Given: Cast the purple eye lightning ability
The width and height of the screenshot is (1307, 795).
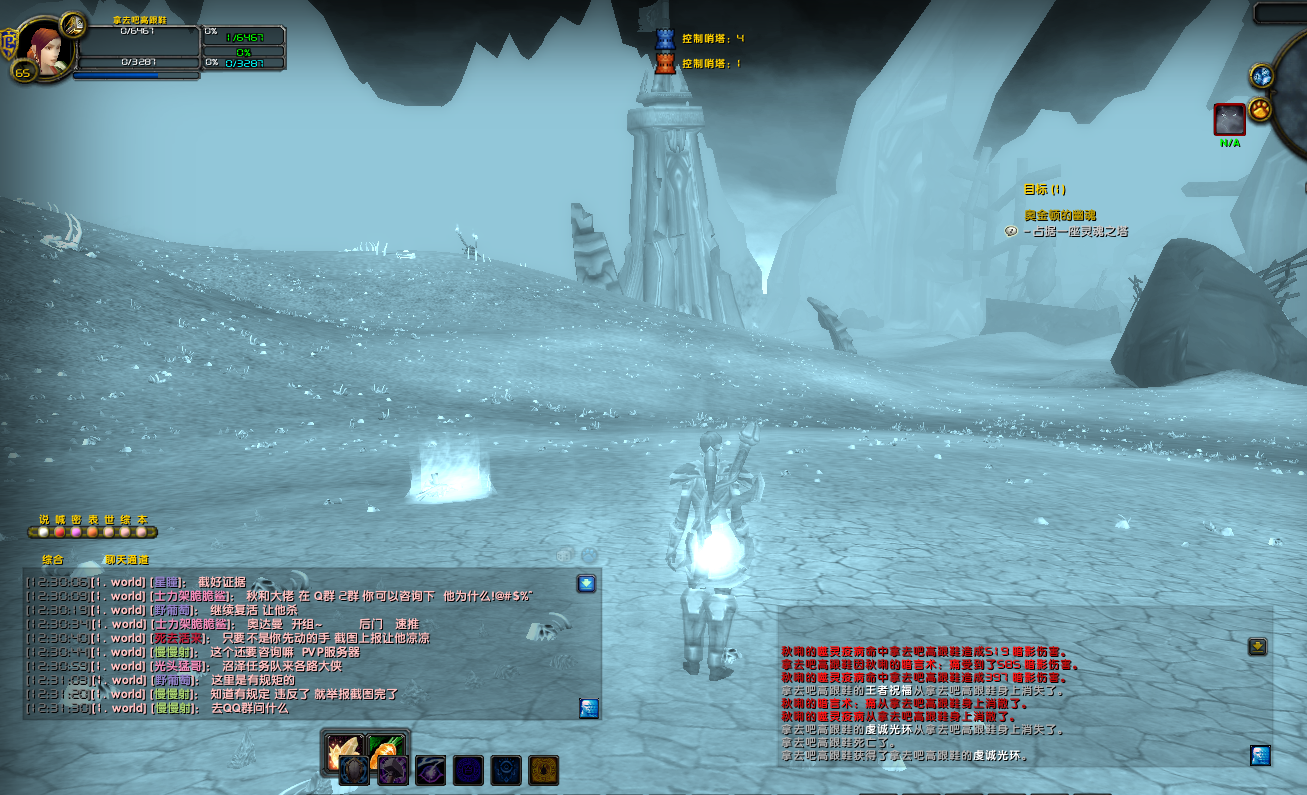Looking at the screenshot, I should tap(430, 770).
